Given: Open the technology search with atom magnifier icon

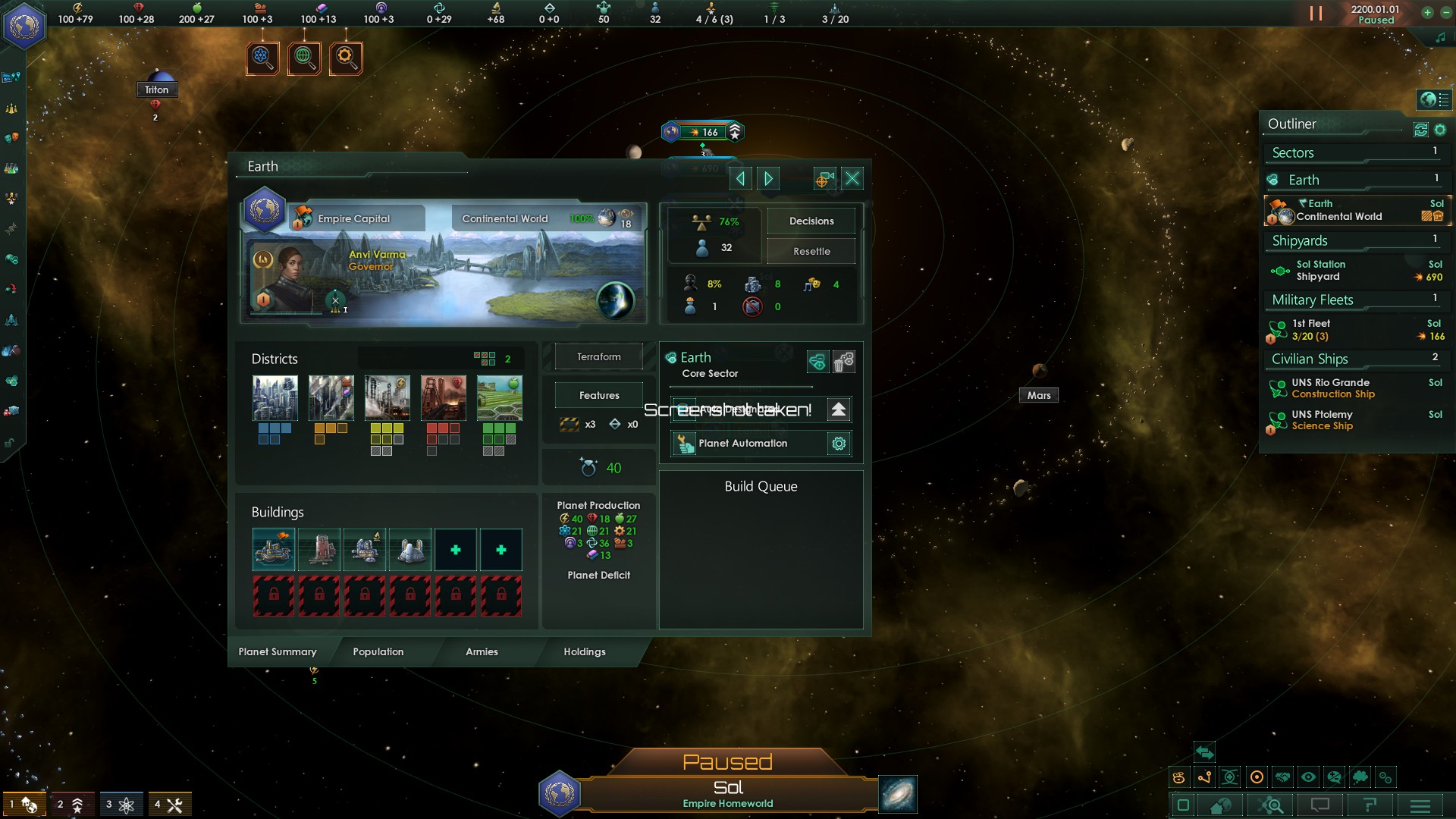Looking at the screenshot, I should pos(262,57).
